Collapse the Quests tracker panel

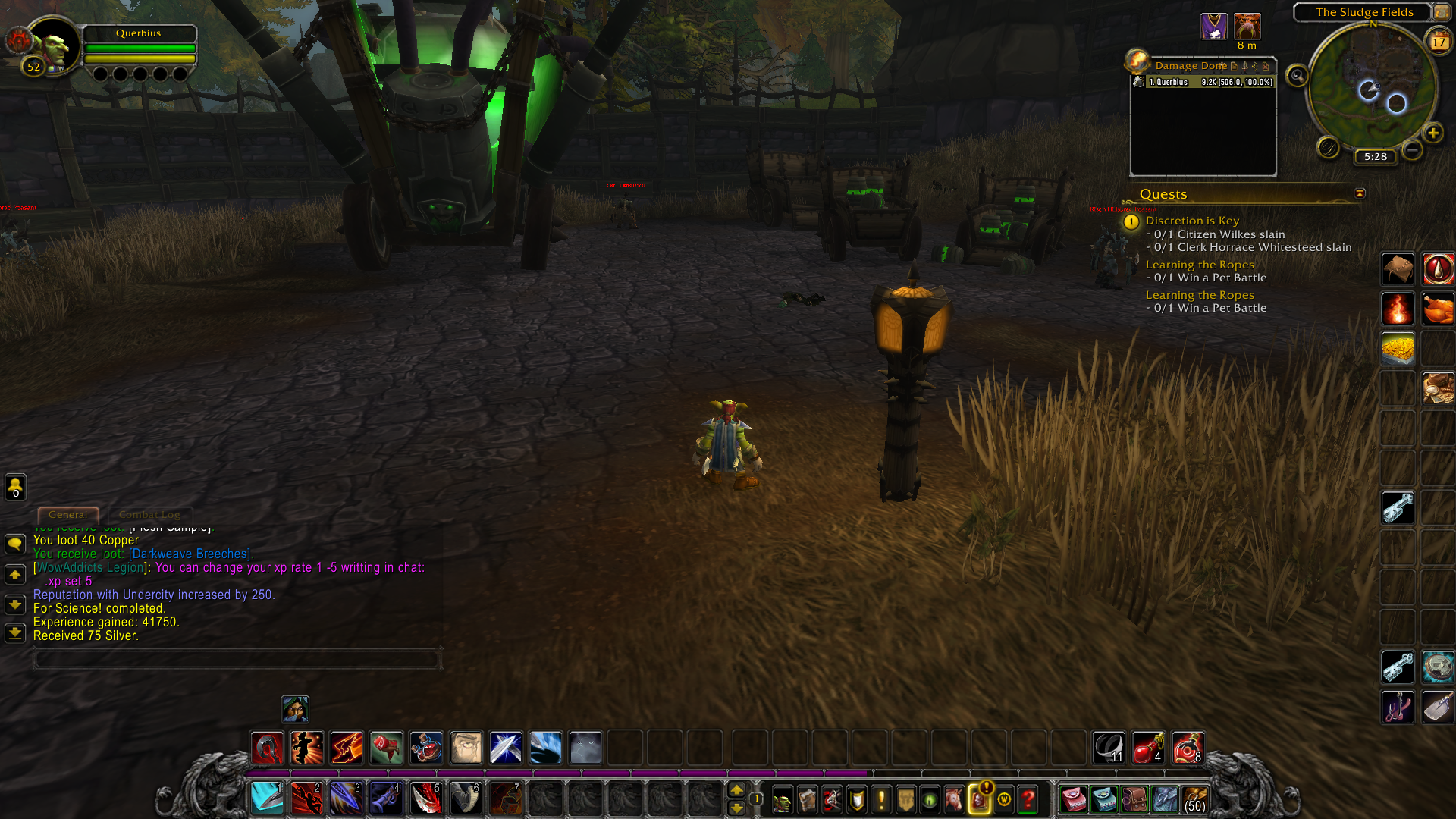point(1360,193)
